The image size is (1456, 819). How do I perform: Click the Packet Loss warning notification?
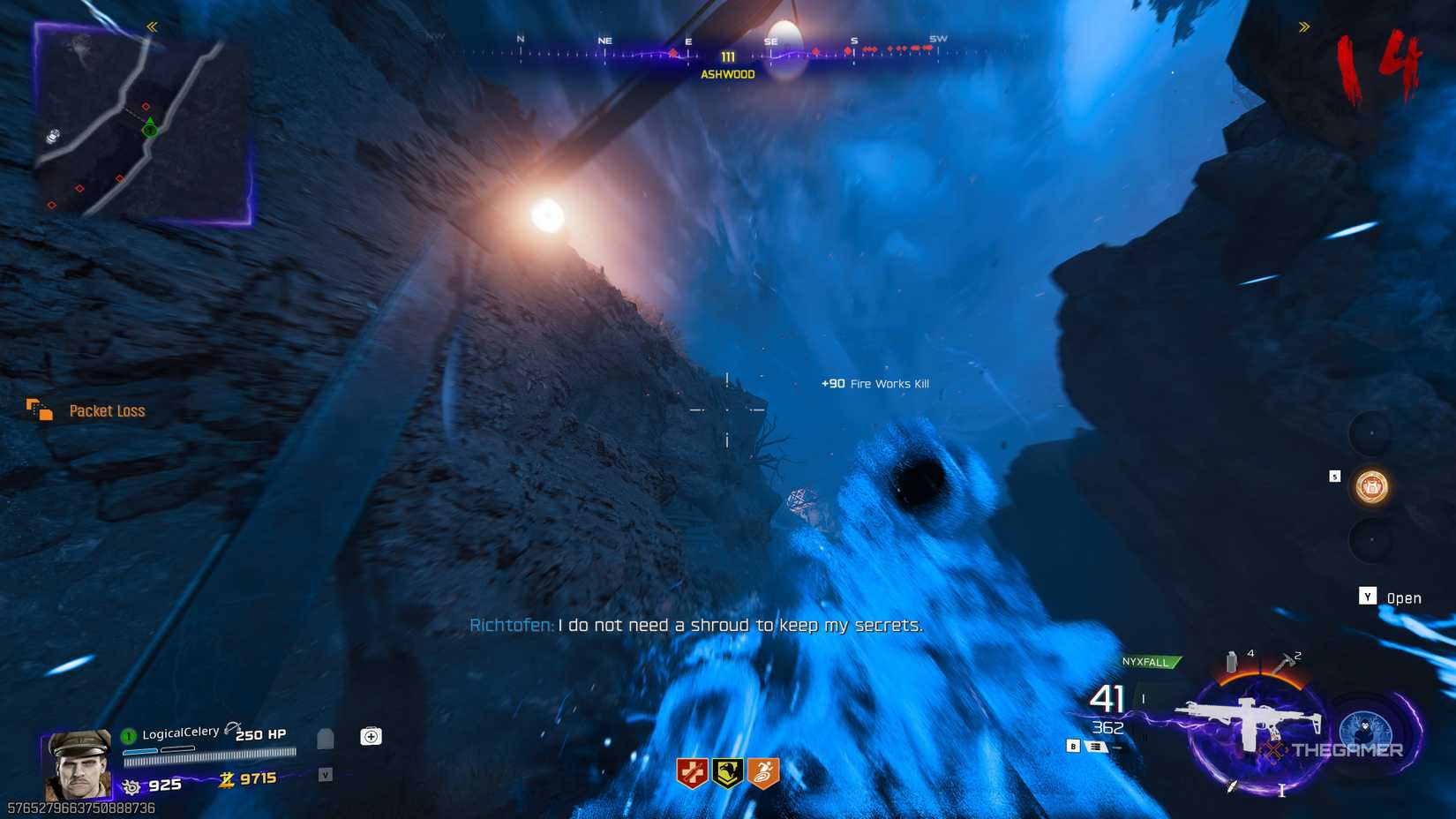[107, 410]
